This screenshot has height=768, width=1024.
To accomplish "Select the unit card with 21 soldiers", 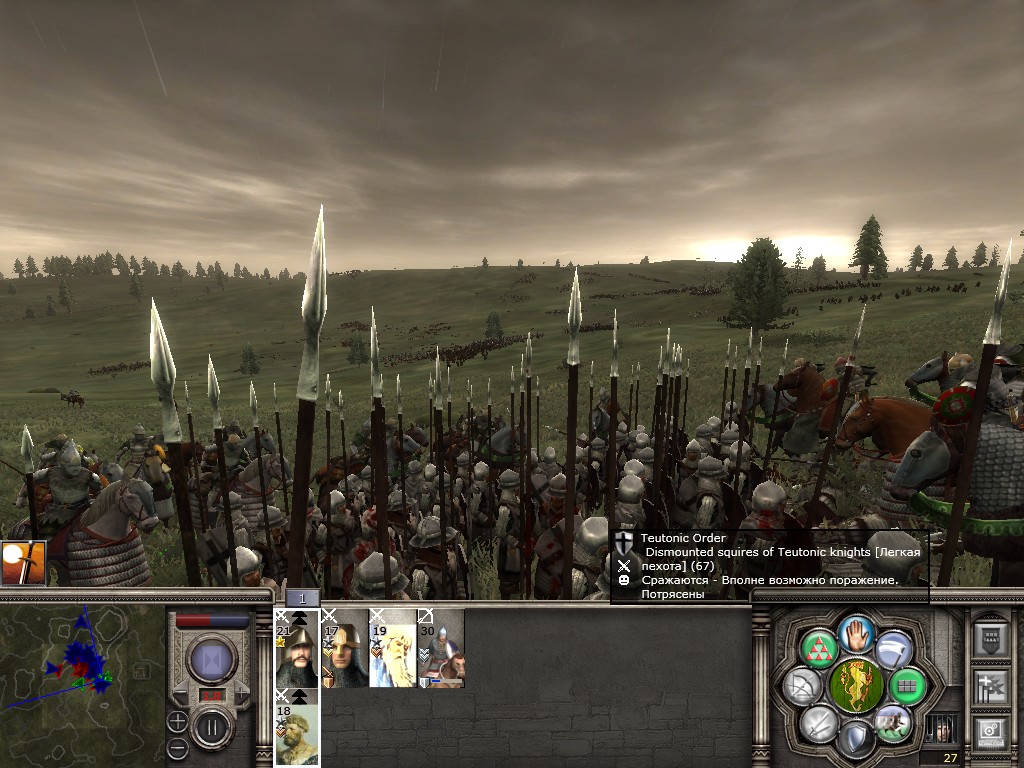I will 297,648.
